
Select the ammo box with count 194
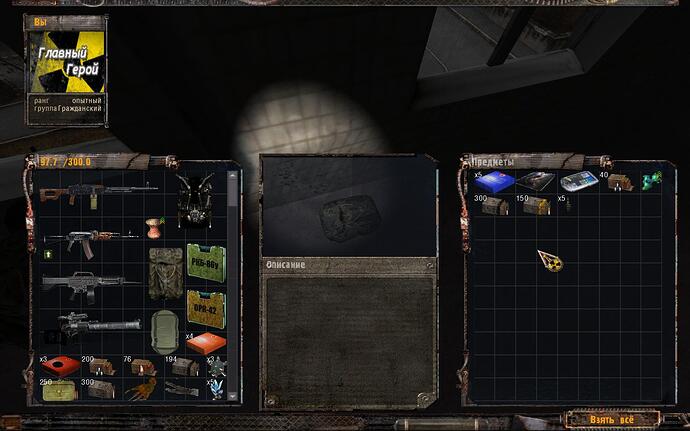tap(183, 366)
